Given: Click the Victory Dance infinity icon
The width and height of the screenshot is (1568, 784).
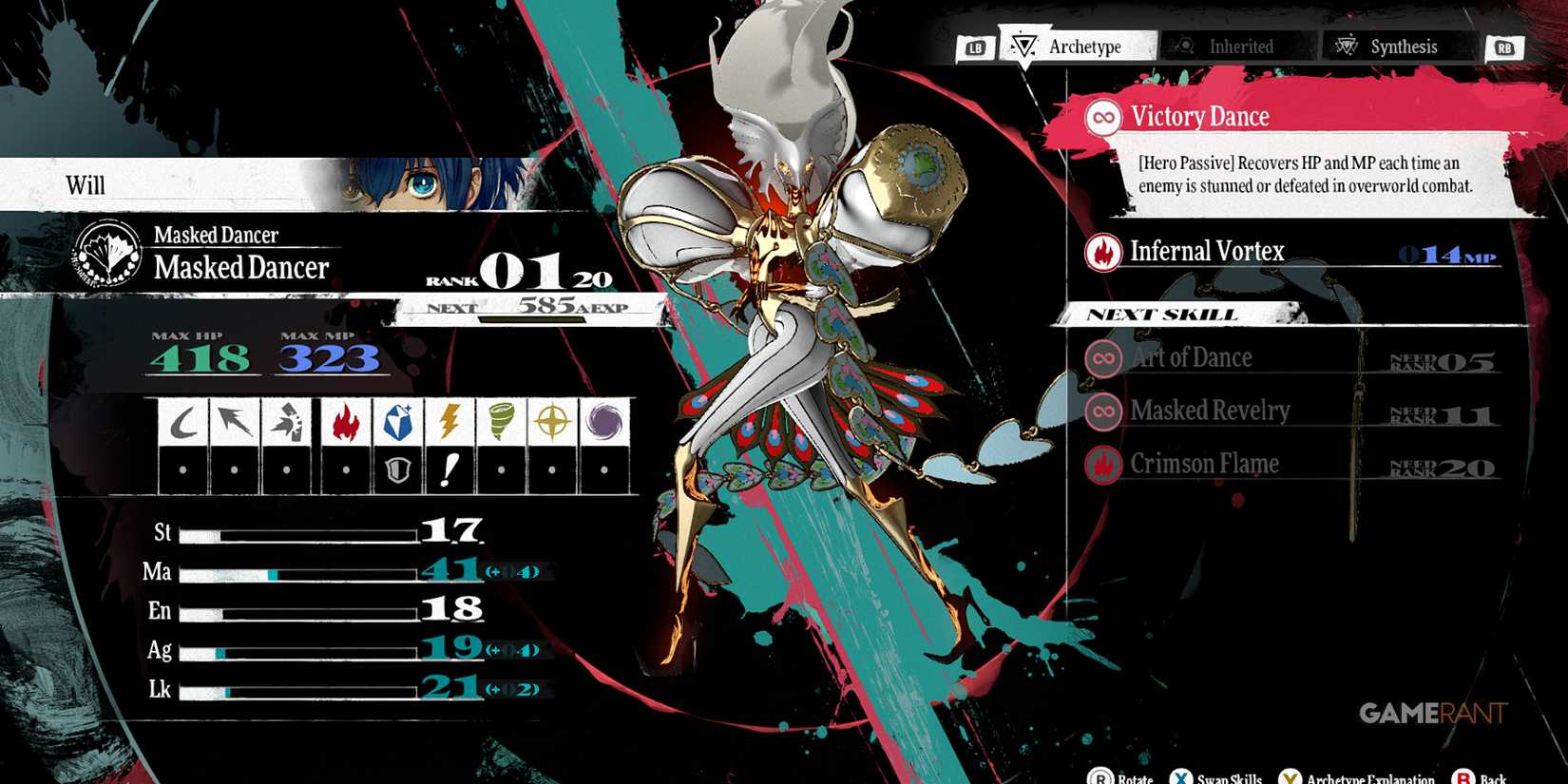Looking at the screenshot, I should coord(1102,116).
